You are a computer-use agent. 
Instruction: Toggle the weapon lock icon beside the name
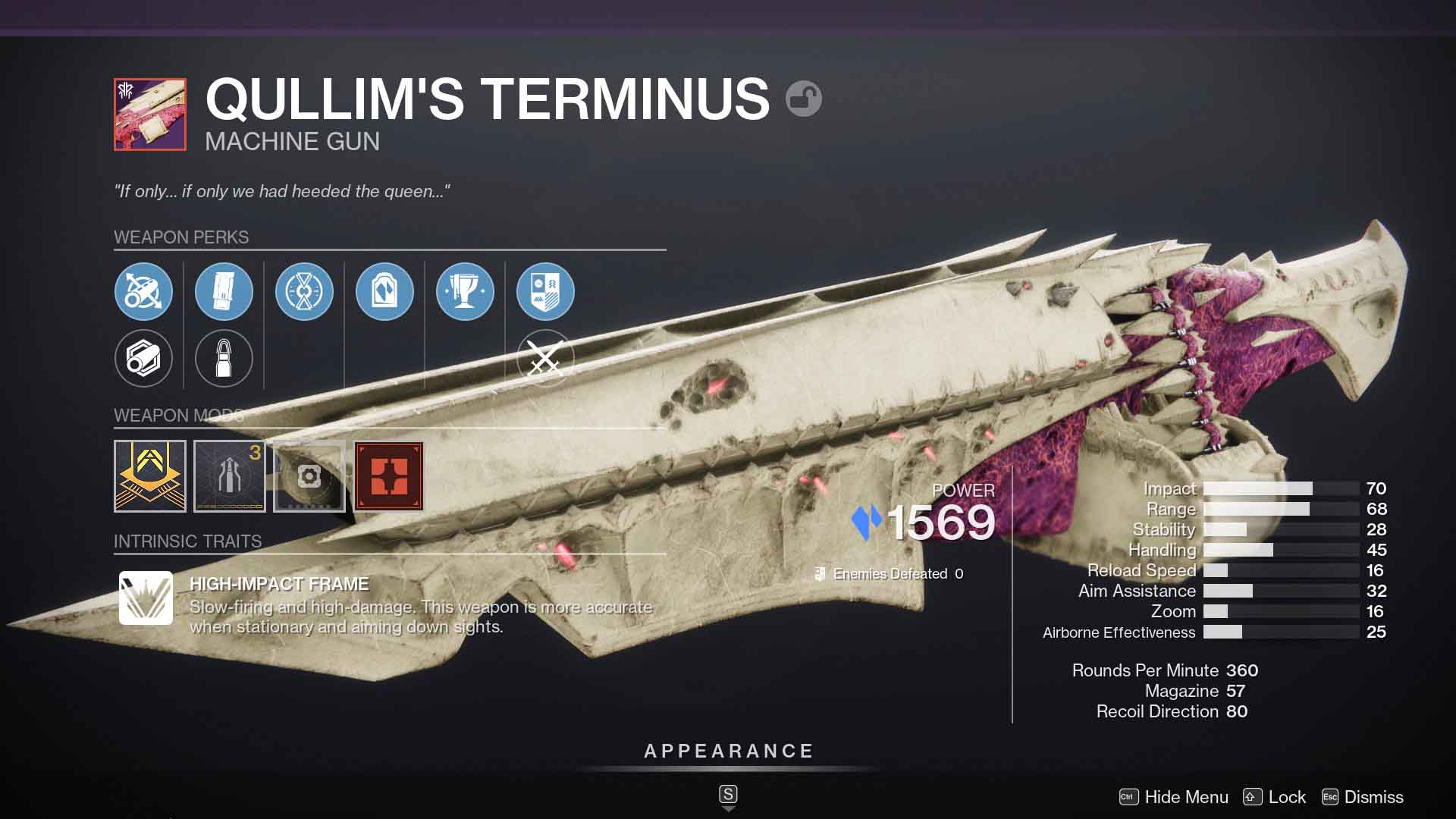(x=804, y=99)
